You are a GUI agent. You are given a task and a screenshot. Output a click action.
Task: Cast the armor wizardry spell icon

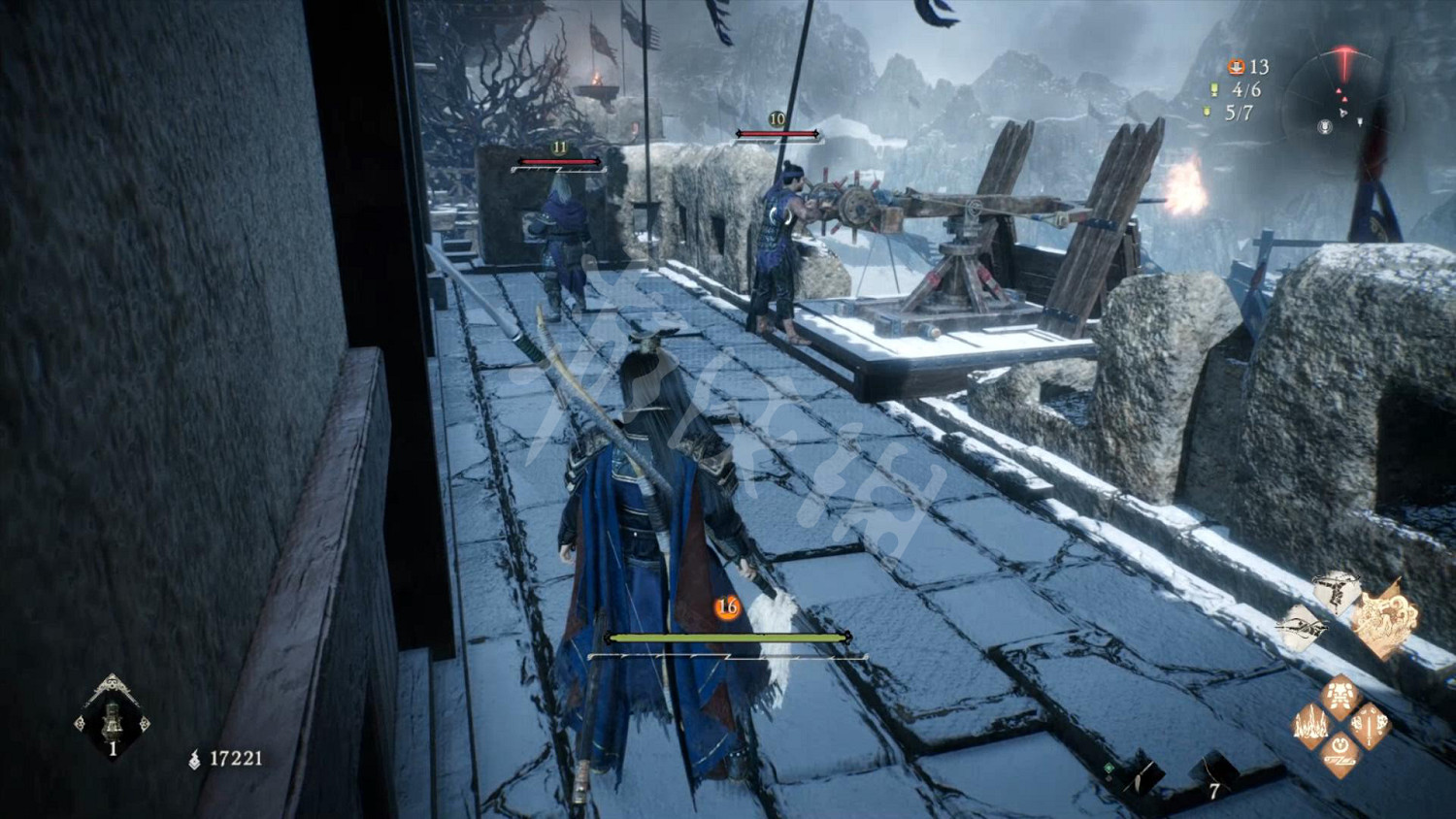(1341, 697)
